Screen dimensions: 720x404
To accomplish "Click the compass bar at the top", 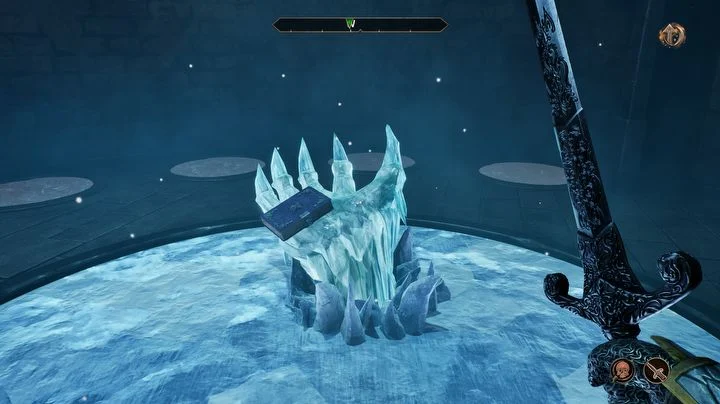I will (360, 25).
